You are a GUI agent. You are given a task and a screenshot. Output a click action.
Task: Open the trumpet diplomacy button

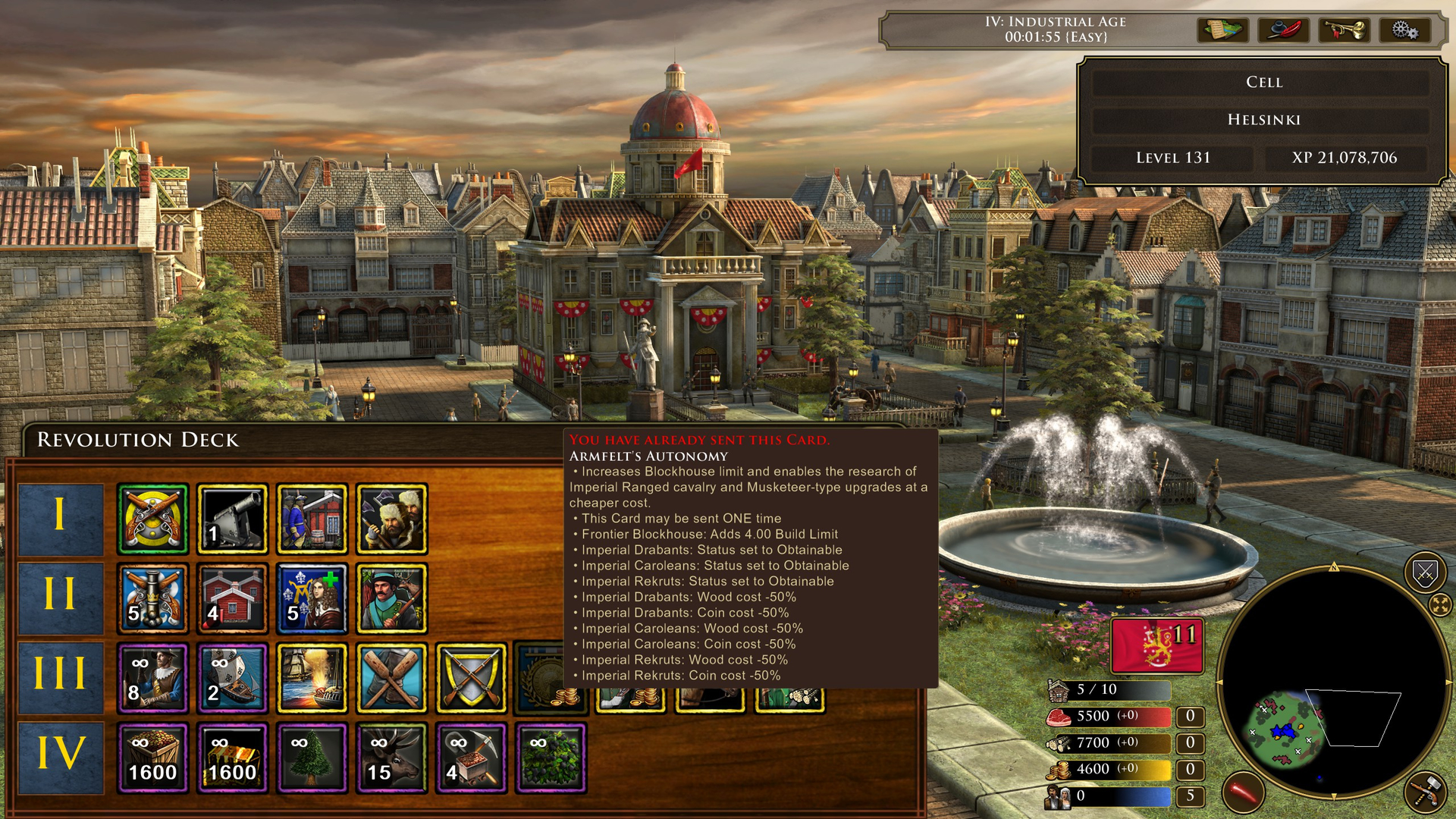(x=1344, y=30)
